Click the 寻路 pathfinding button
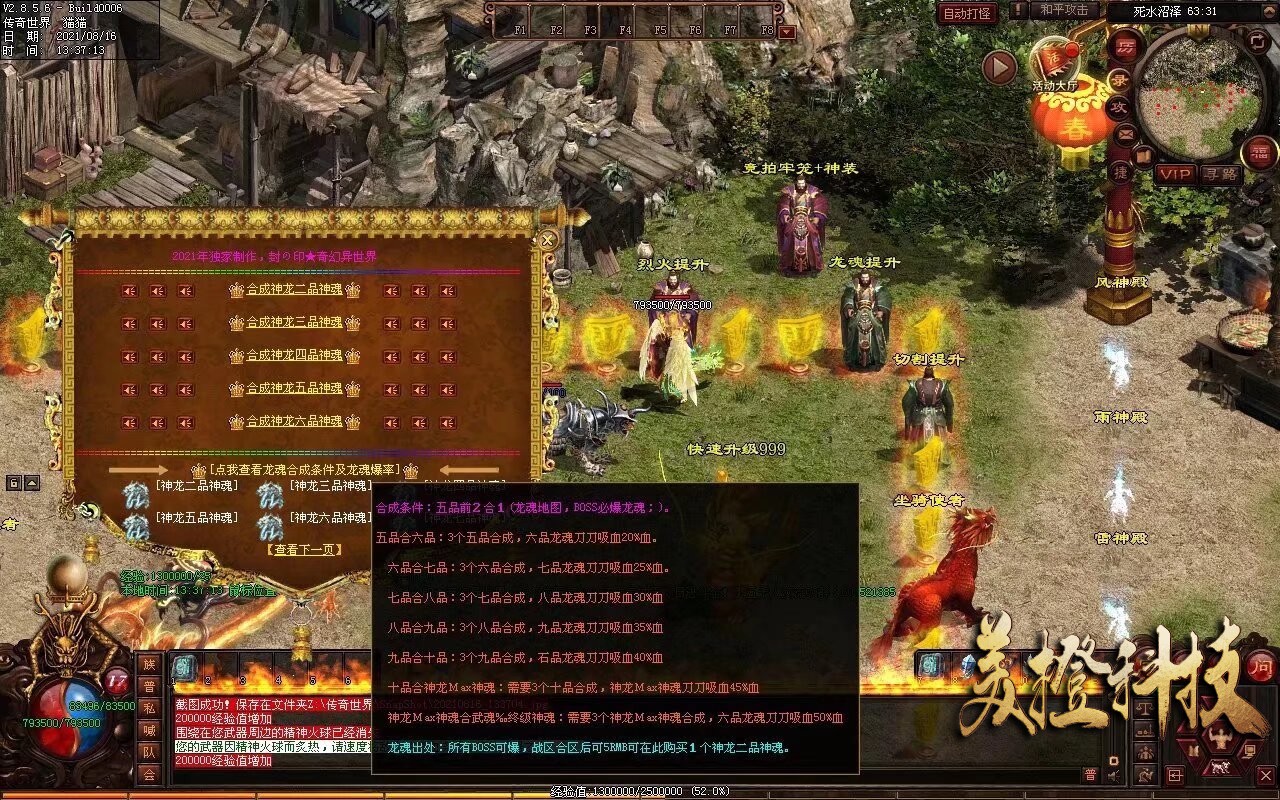1280x800 pixels. (1221, 174)
